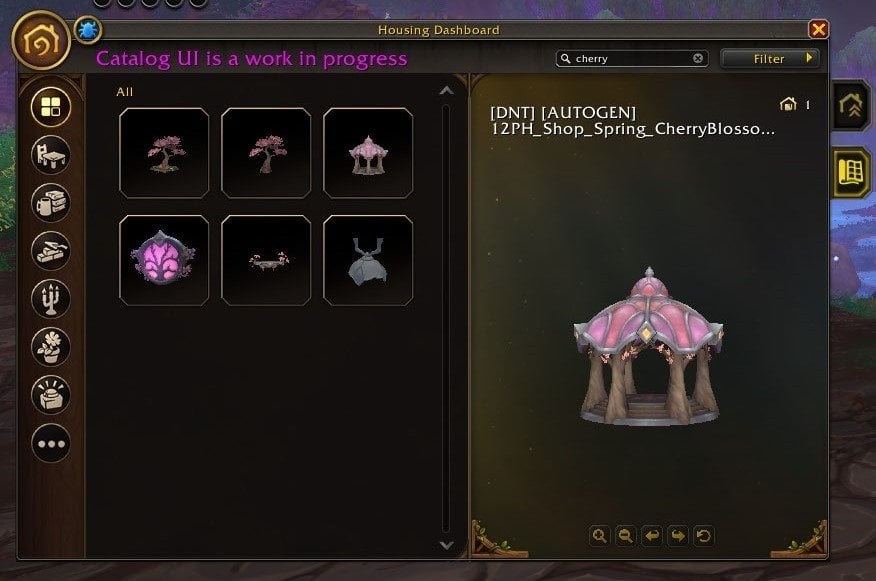
Task: Select the cherry blossom gazebo thumbnail
Action: (368, 153)
